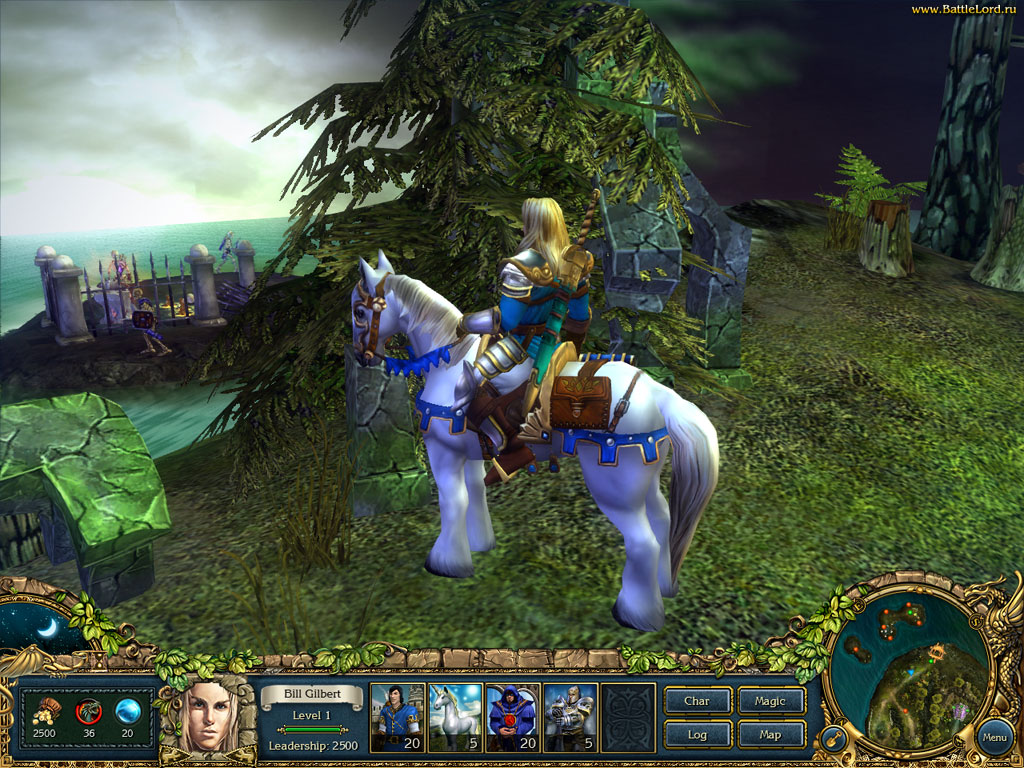Select the blue-coated troop with 20 units
The width and height of the screenshot is (1024, 768).
[x=397, y=716]
